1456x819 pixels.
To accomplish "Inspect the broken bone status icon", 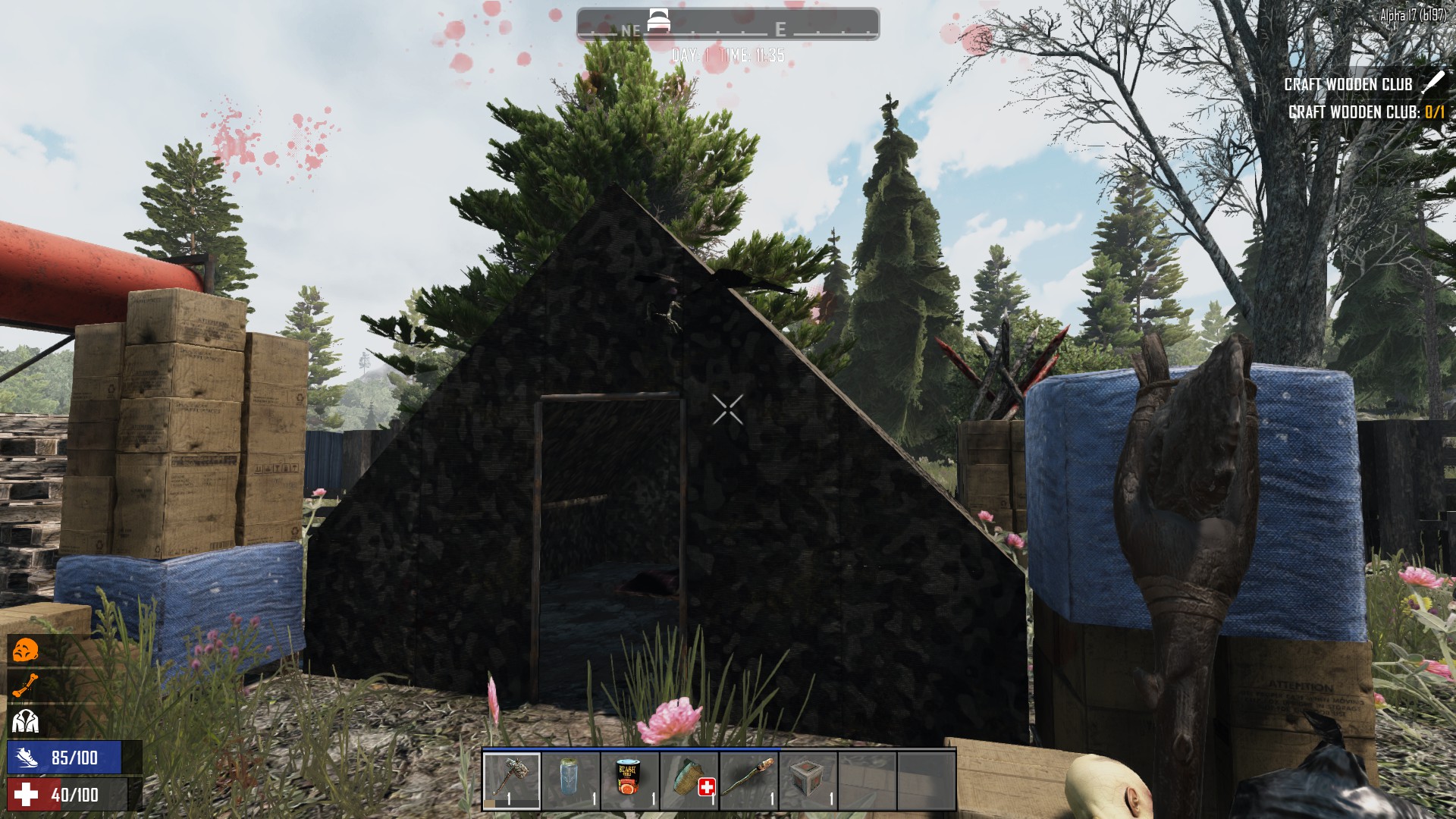I will click(25, 686).
